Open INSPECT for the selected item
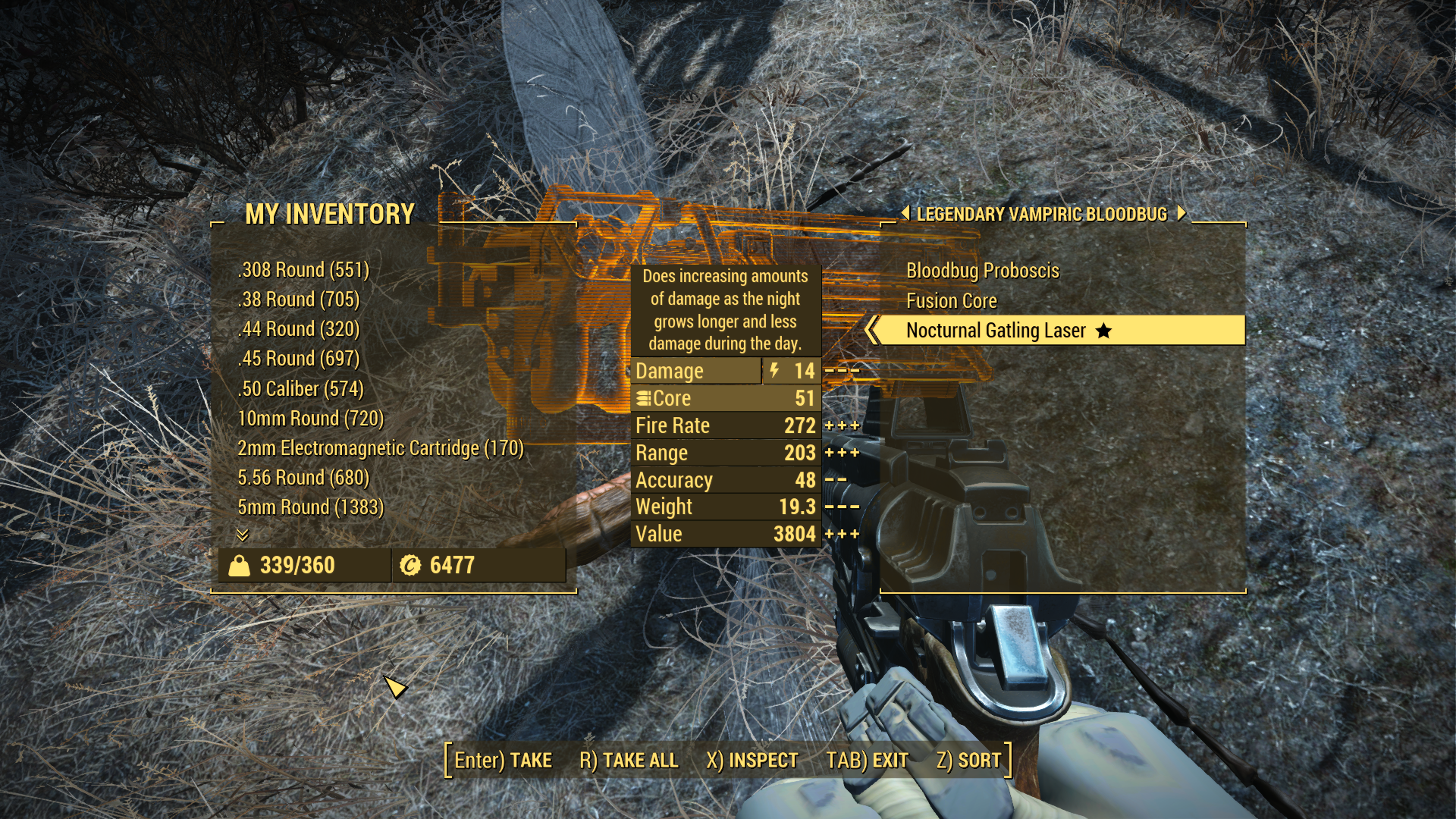Image resolution: width=1456 pixels, height=819 pixels. [752, 761]
